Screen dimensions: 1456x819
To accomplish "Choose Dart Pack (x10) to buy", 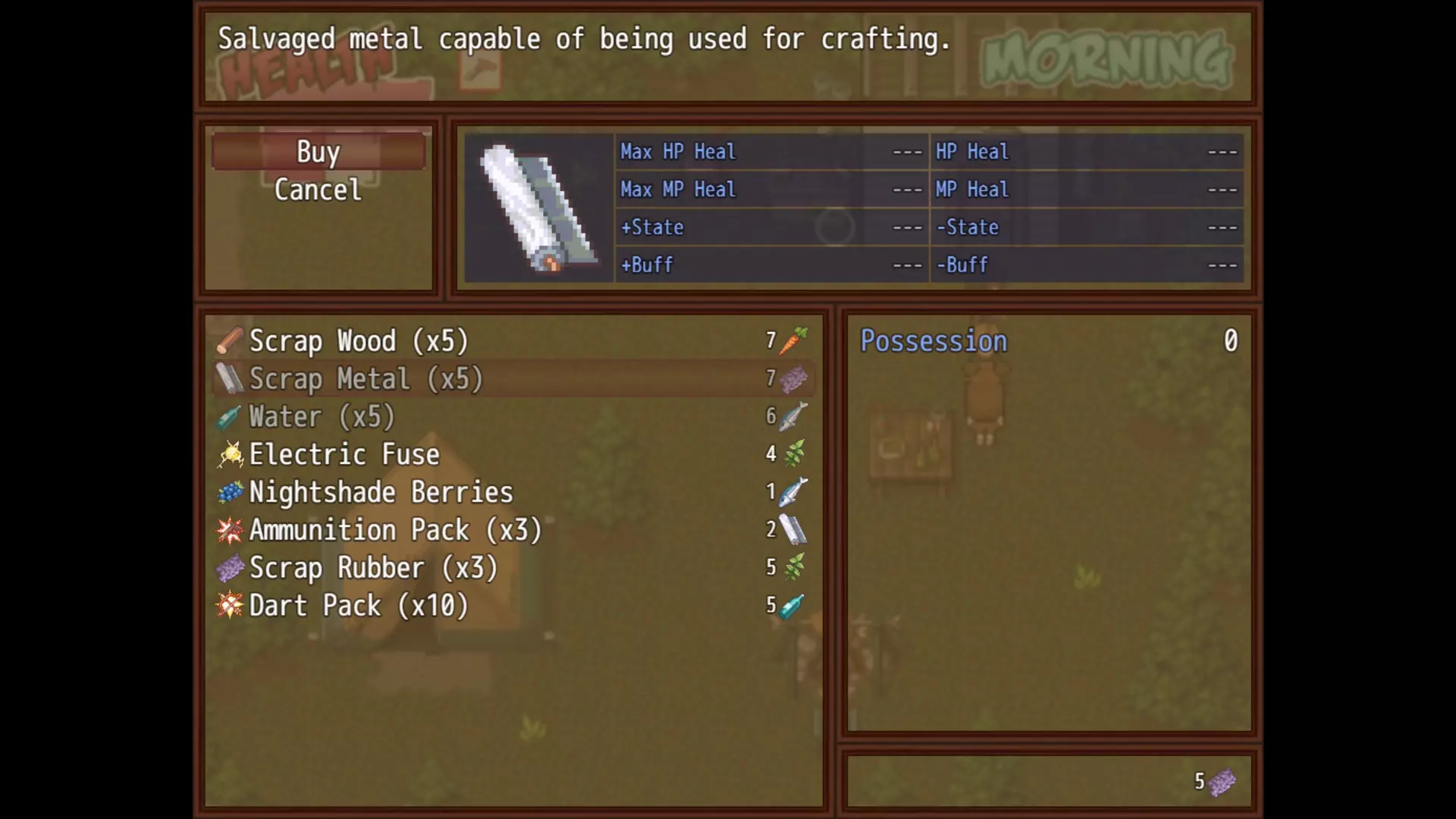I will pos(359,606).
